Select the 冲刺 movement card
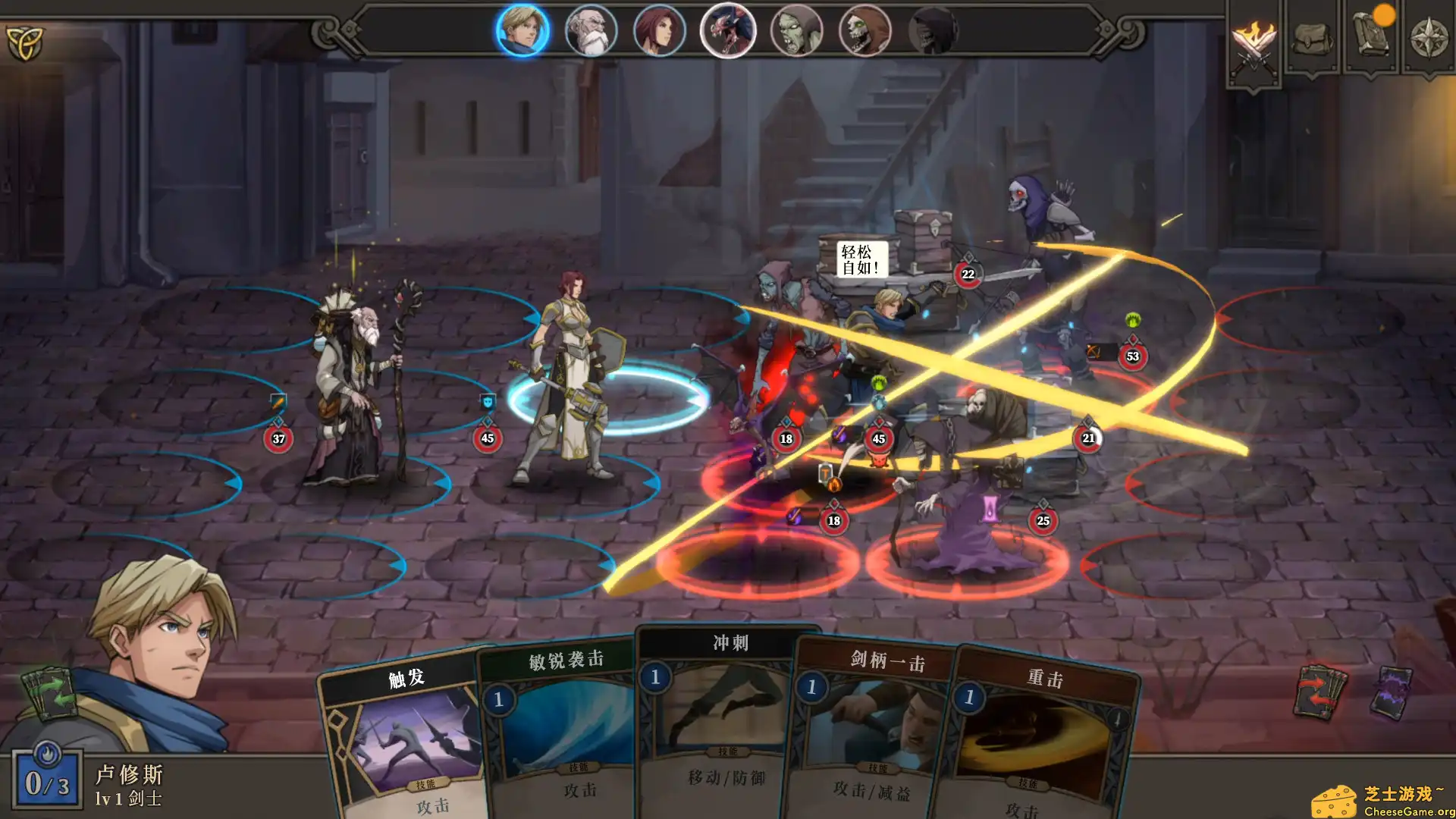 coord(717,713)
